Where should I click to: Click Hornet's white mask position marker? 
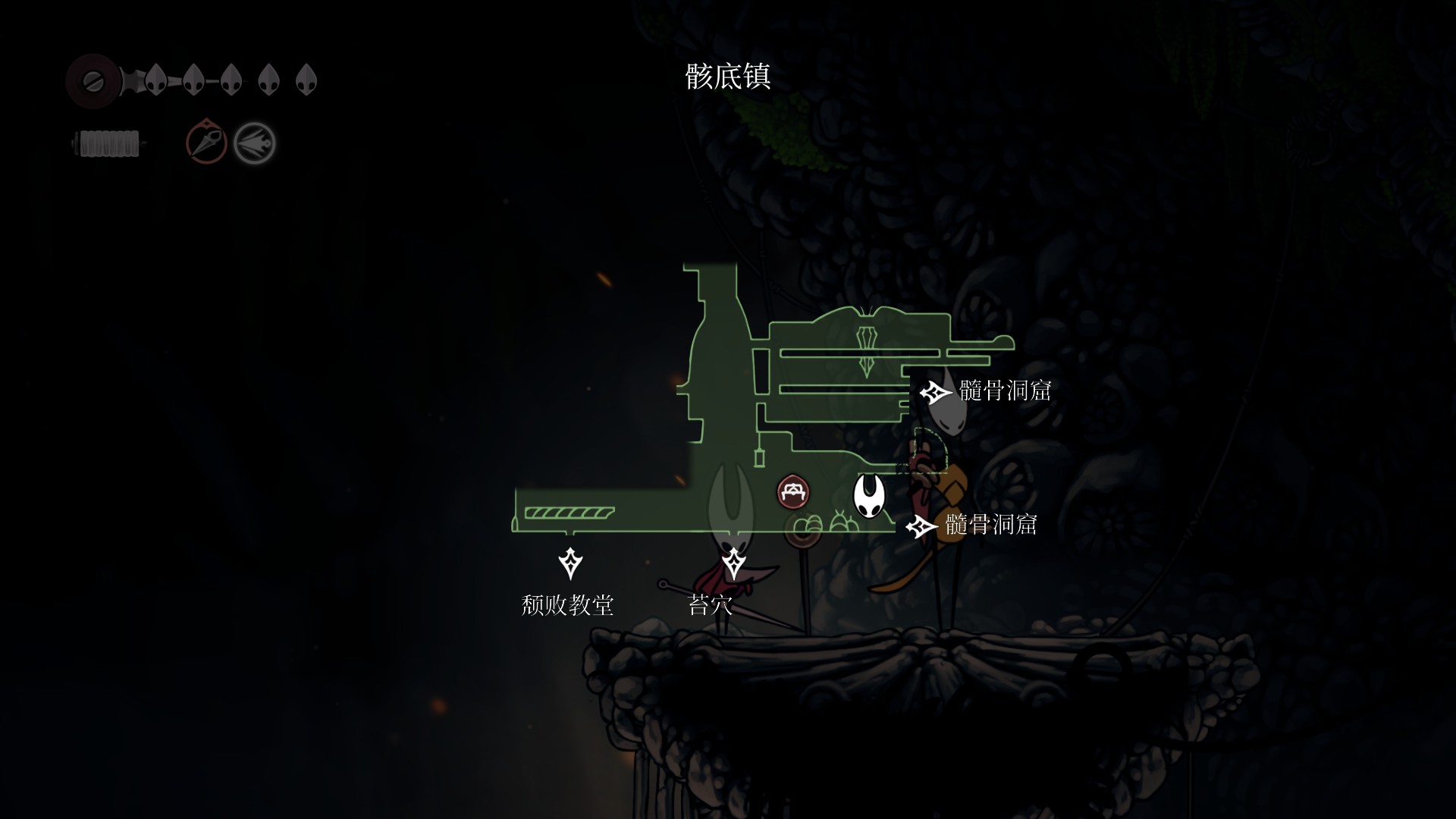868,496
